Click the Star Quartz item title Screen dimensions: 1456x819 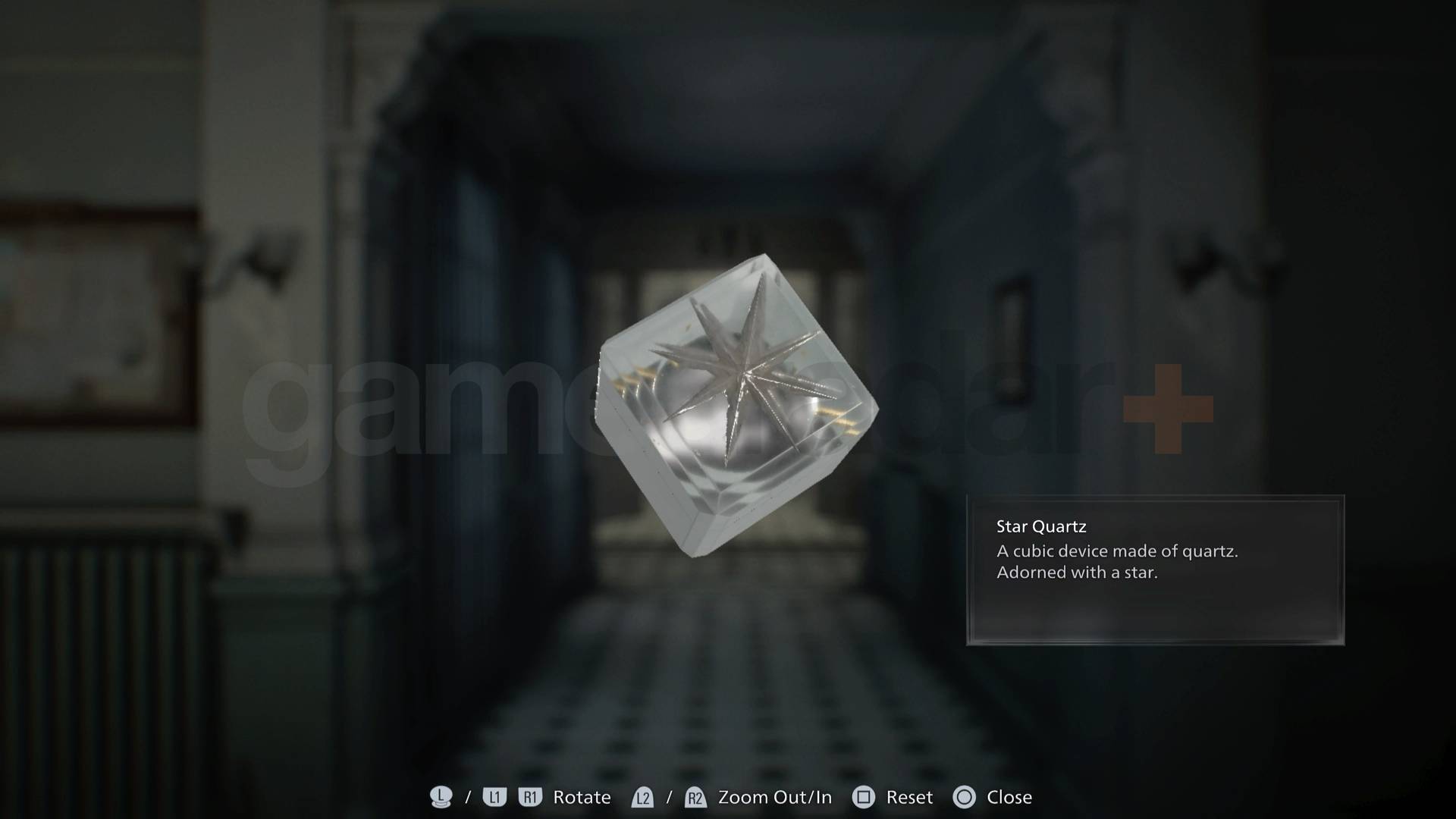point(1040,526)
